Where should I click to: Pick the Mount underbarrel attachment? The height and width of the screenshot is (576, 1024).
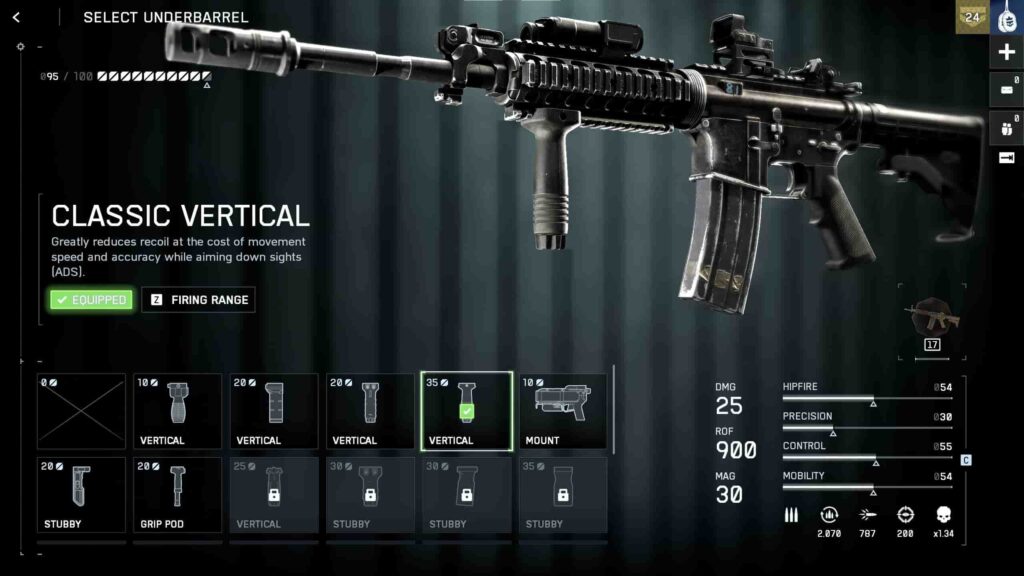[x=562, y=411]
